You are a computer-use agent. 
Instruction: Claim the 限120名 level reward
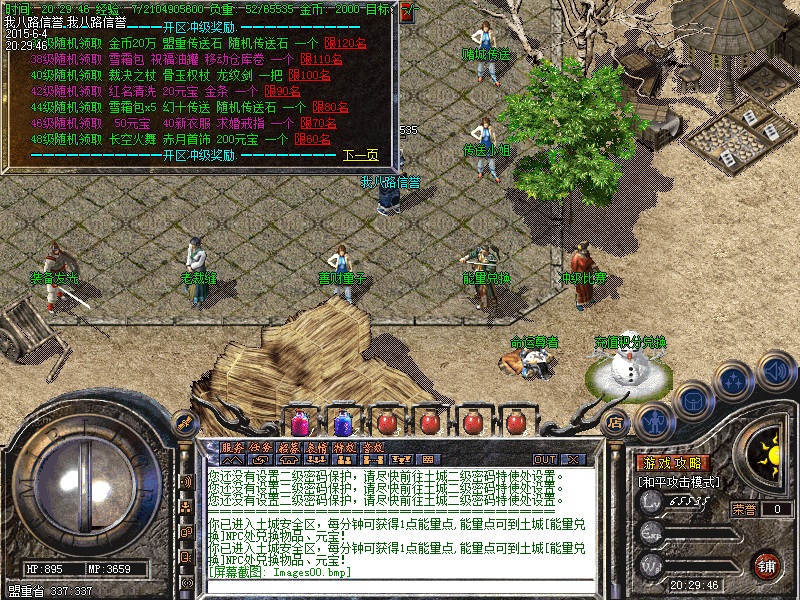(346, 43)
